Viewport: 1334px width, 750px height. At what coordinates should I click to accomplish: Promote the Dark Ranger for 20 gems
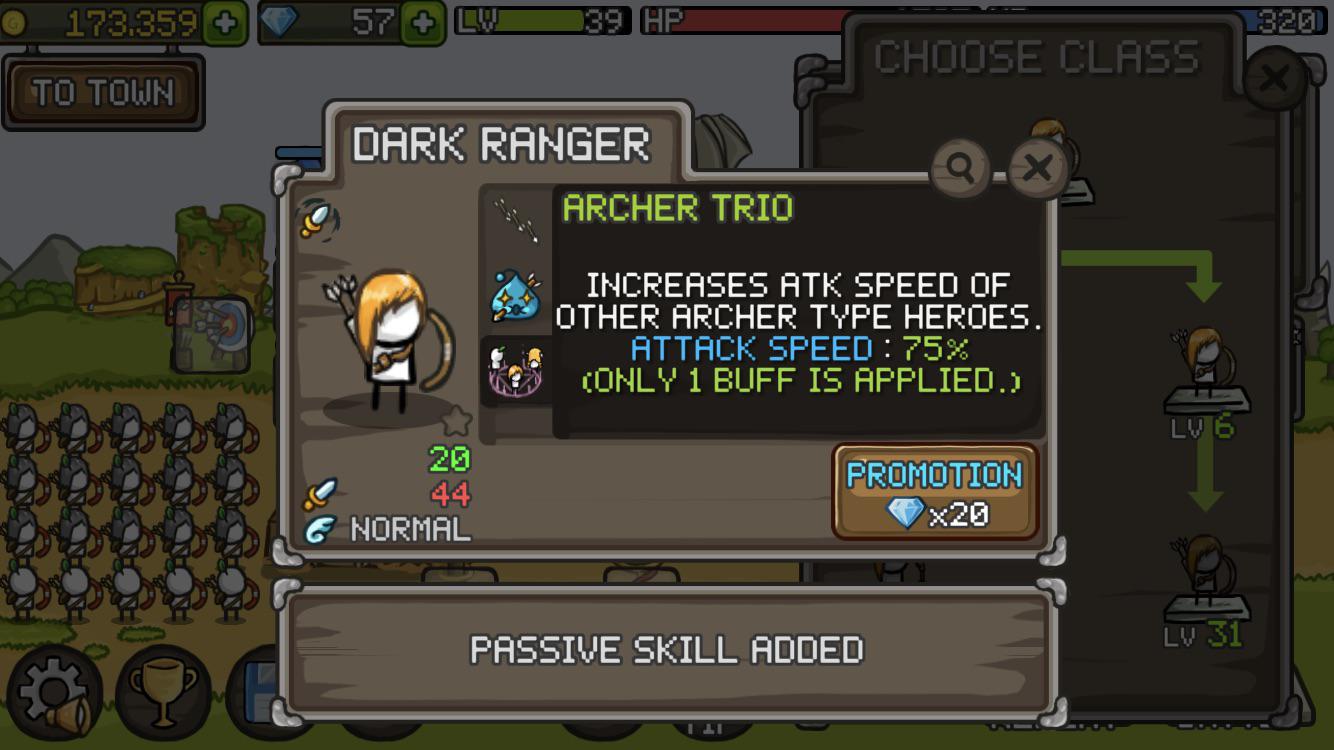(x=935, y=492)
